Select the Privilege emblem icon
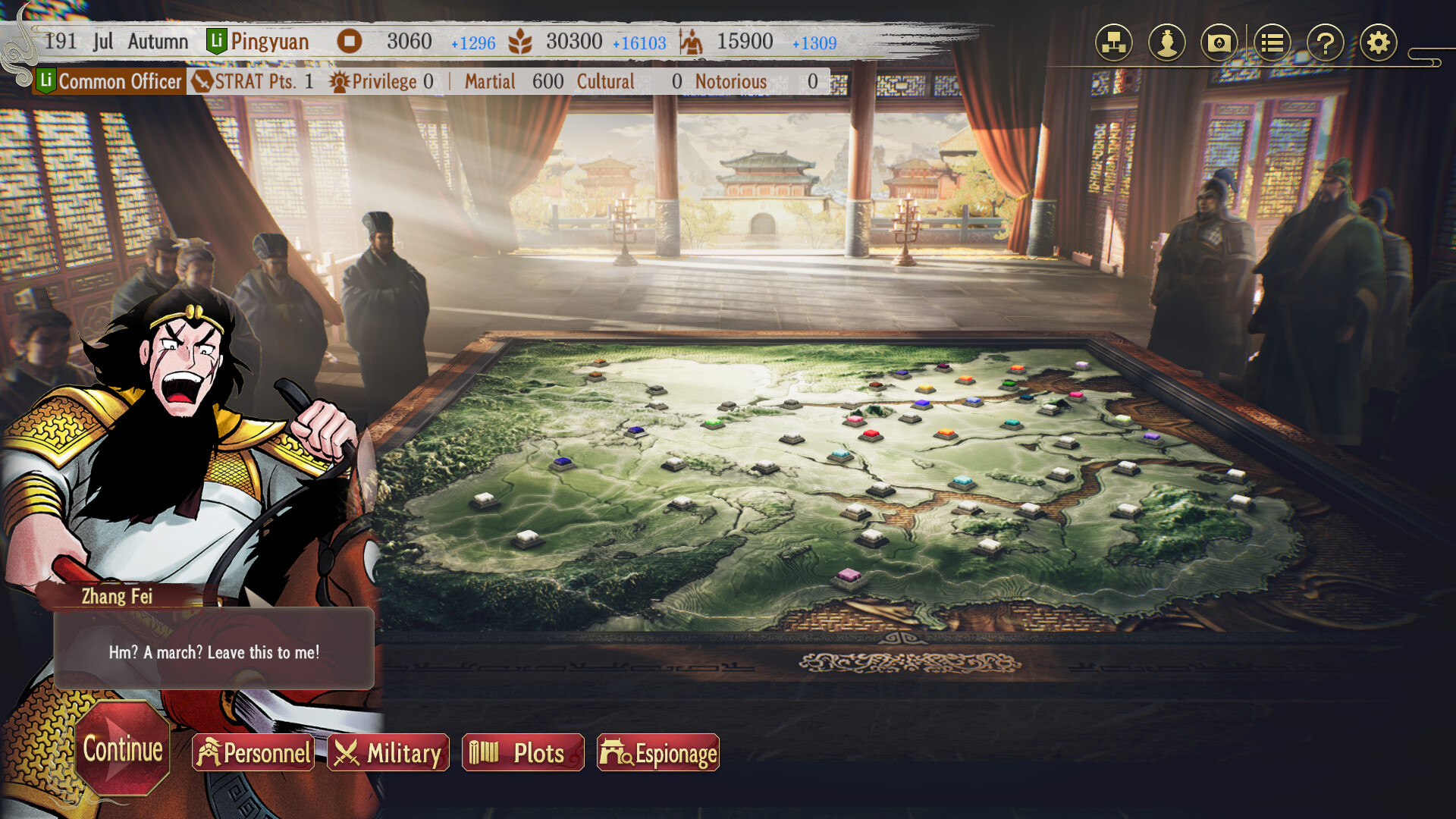The image size is (1456, 819). point(340,80)
